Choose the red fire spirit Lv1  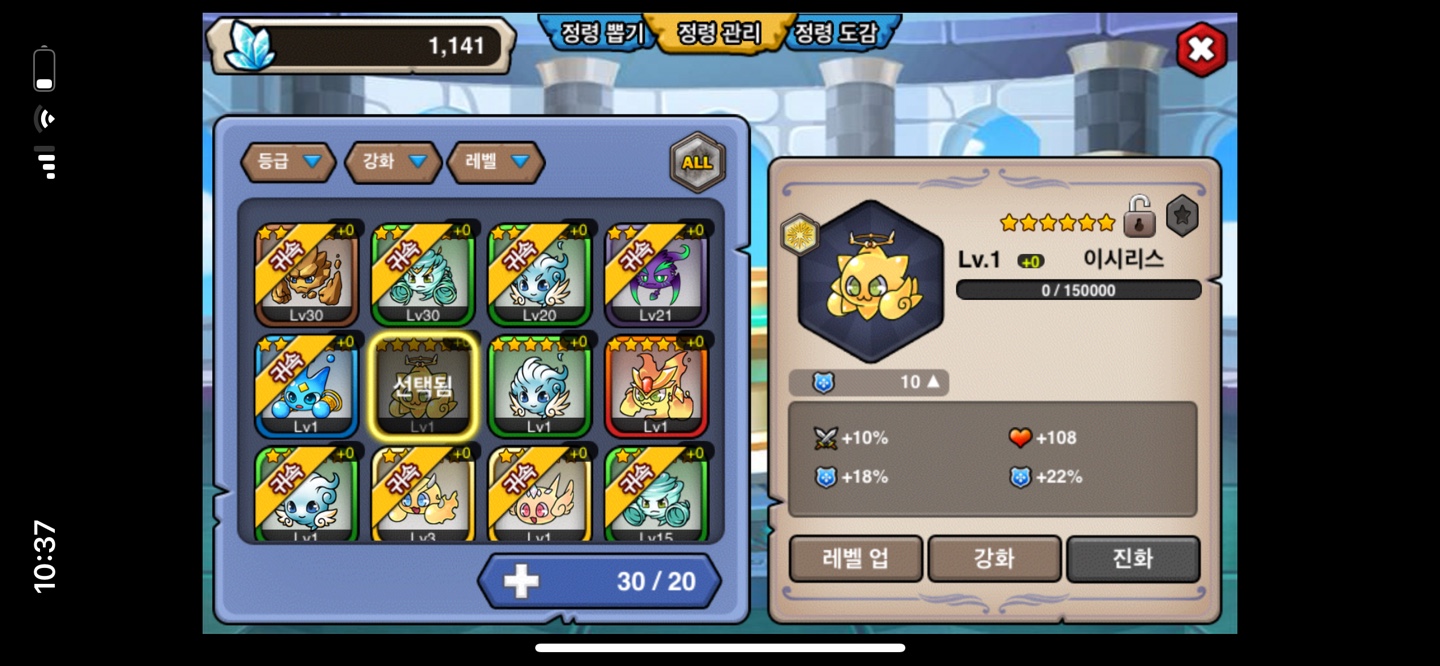(x=656, y=386)
